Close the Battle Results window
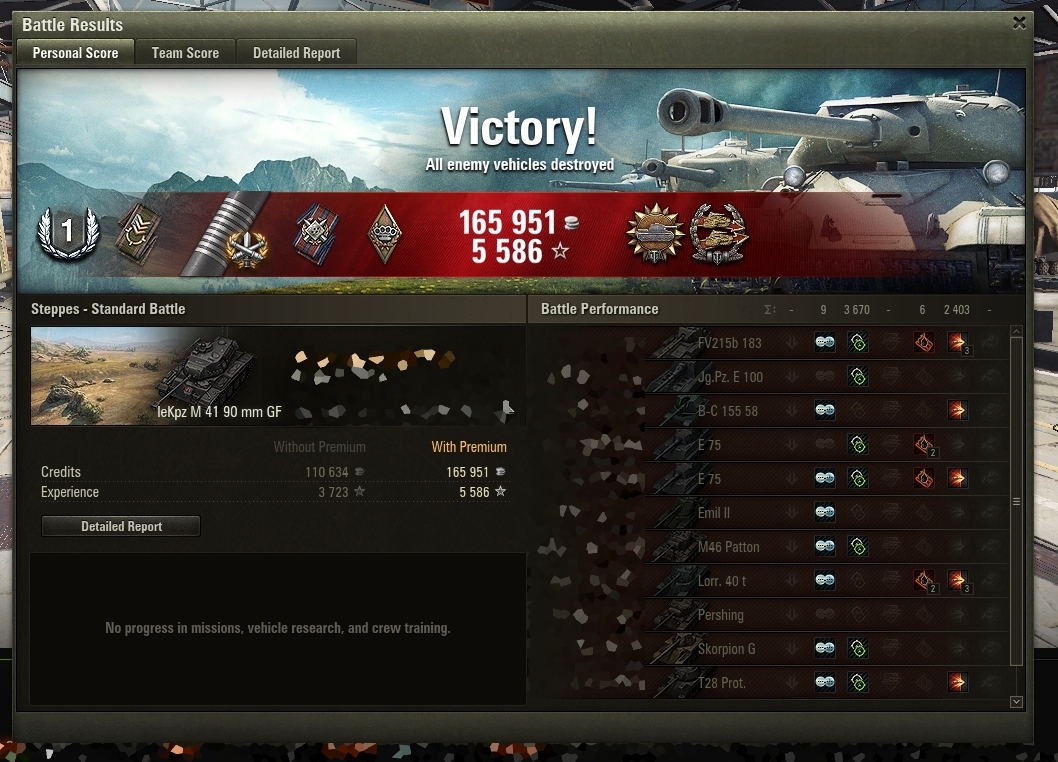 [x=1019, y=23]
